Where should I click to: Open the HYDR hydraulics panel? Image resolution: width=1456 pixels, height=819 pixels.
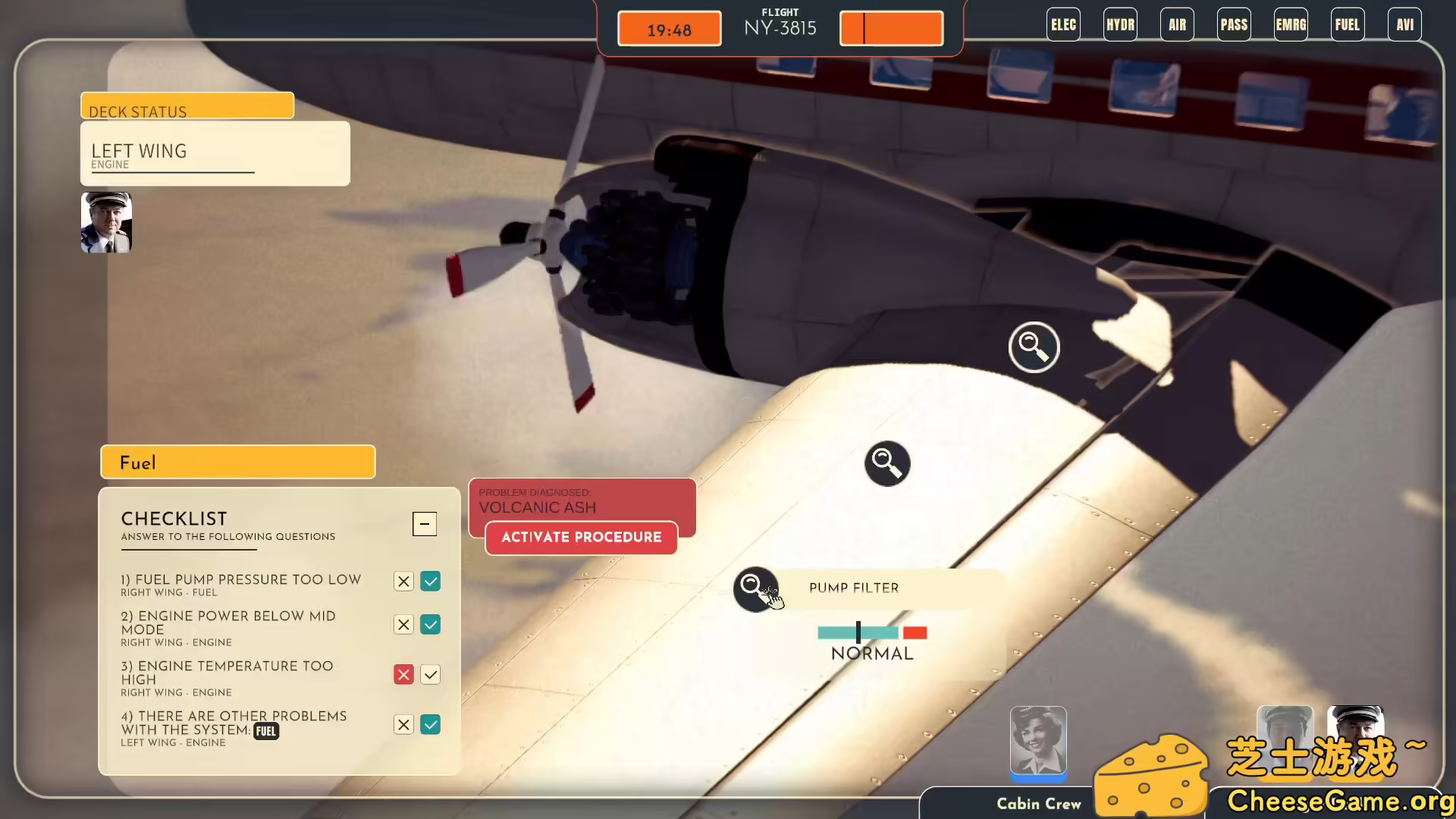click(x=1120, y=24)
